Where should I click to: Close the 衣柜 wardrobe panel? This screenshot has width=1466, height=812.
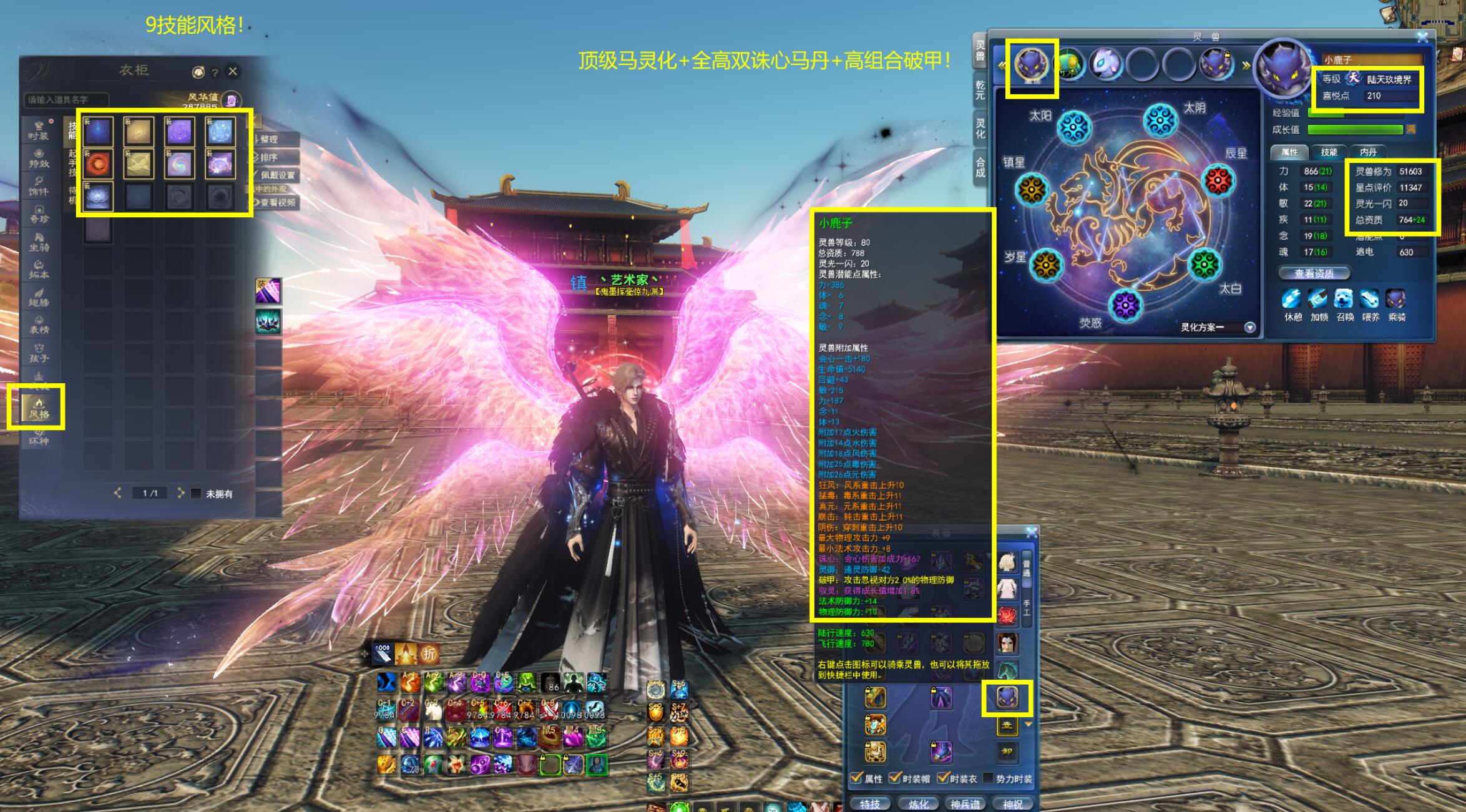tap(233, 71)
